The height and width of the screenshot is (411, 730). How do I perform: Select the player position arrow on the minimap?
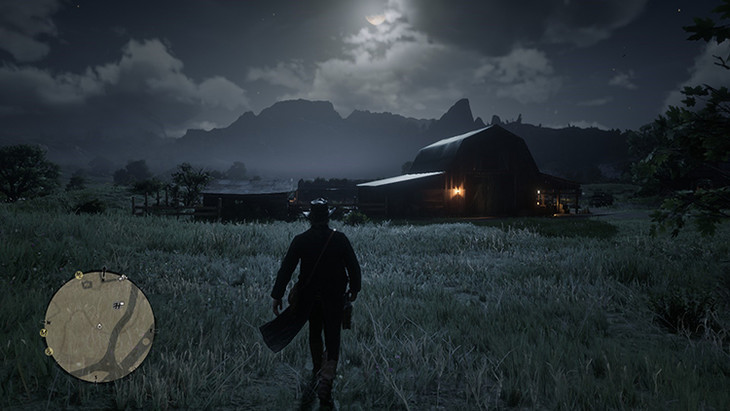click(99, 327)
